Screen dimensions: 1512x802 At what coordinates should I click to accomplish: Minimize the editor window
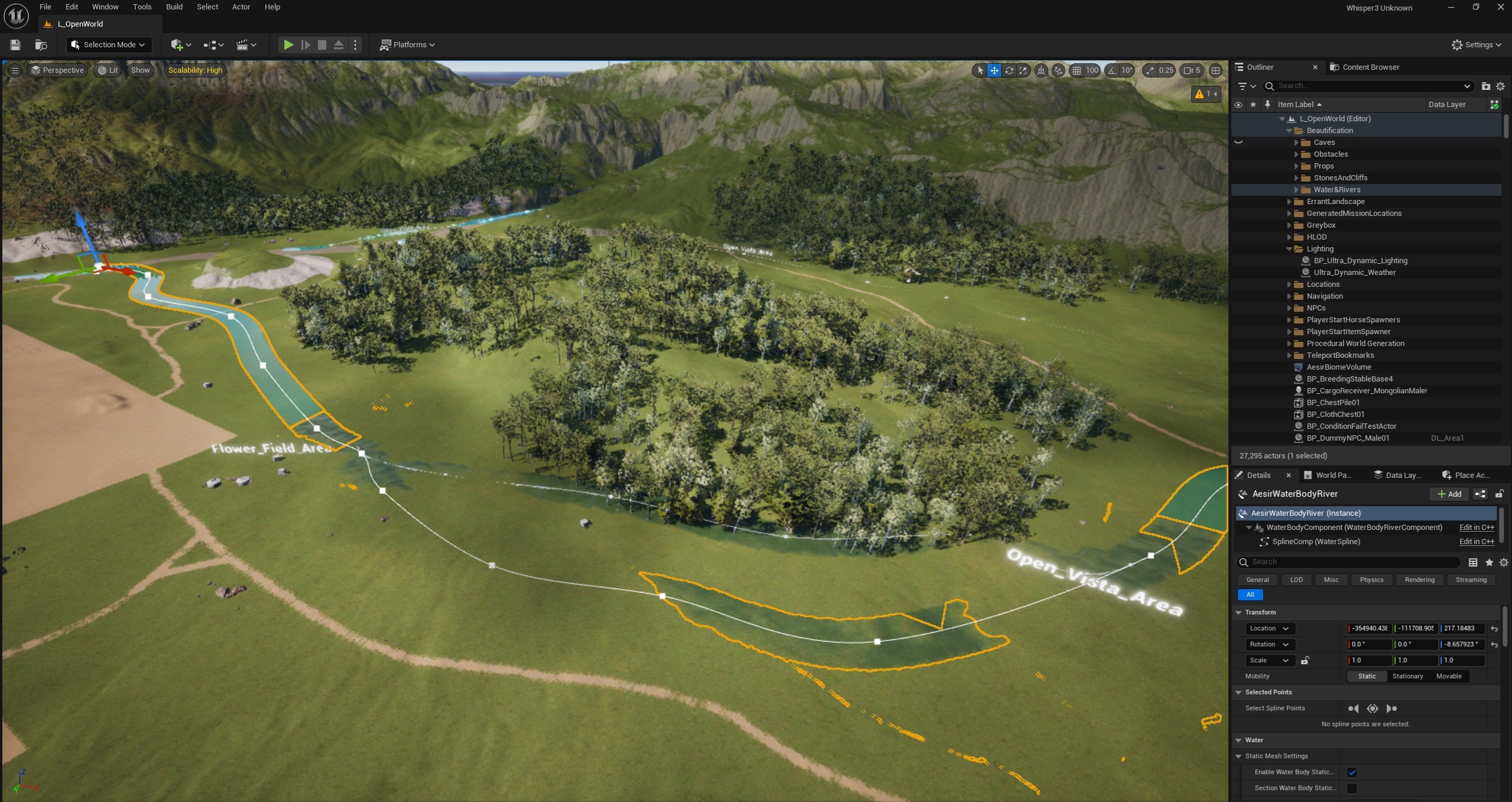(x=1451, y=8)
